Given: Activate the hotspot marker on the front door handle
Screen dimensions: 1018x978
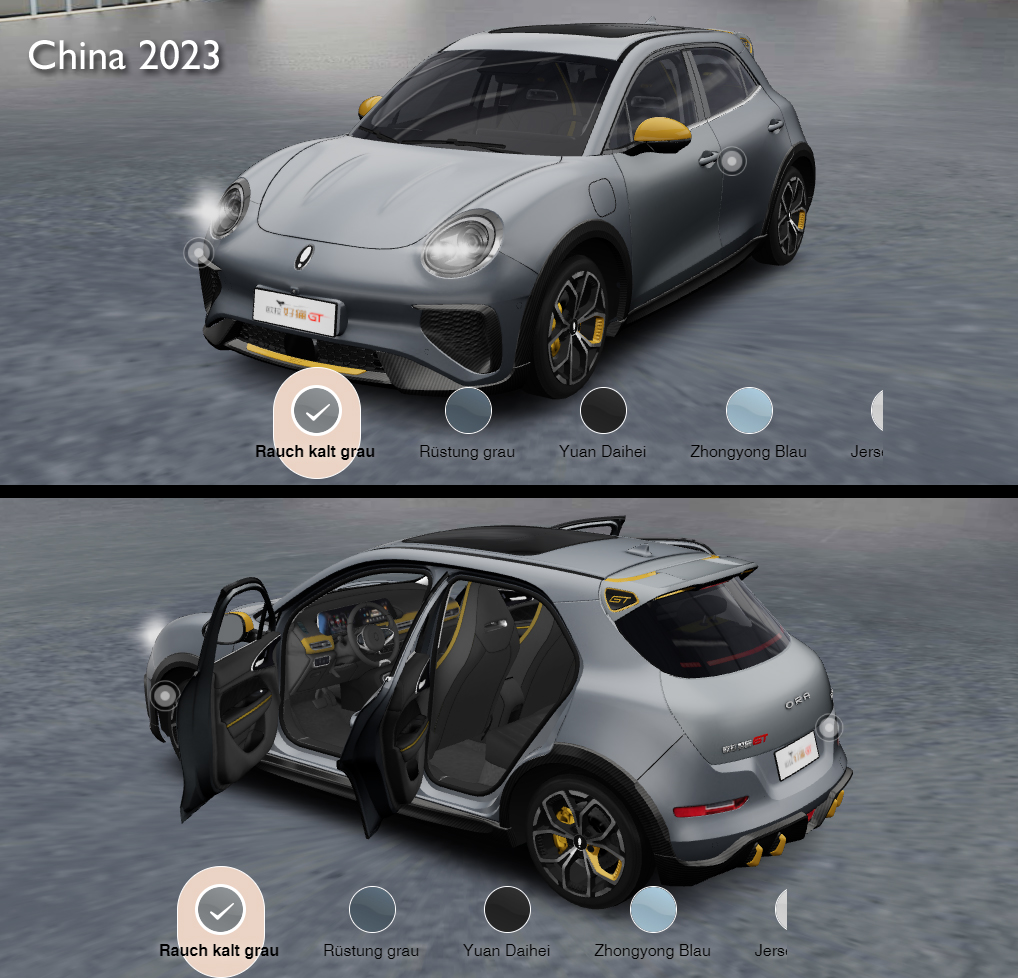Looking at the screenshot, I should coord(732,160).
